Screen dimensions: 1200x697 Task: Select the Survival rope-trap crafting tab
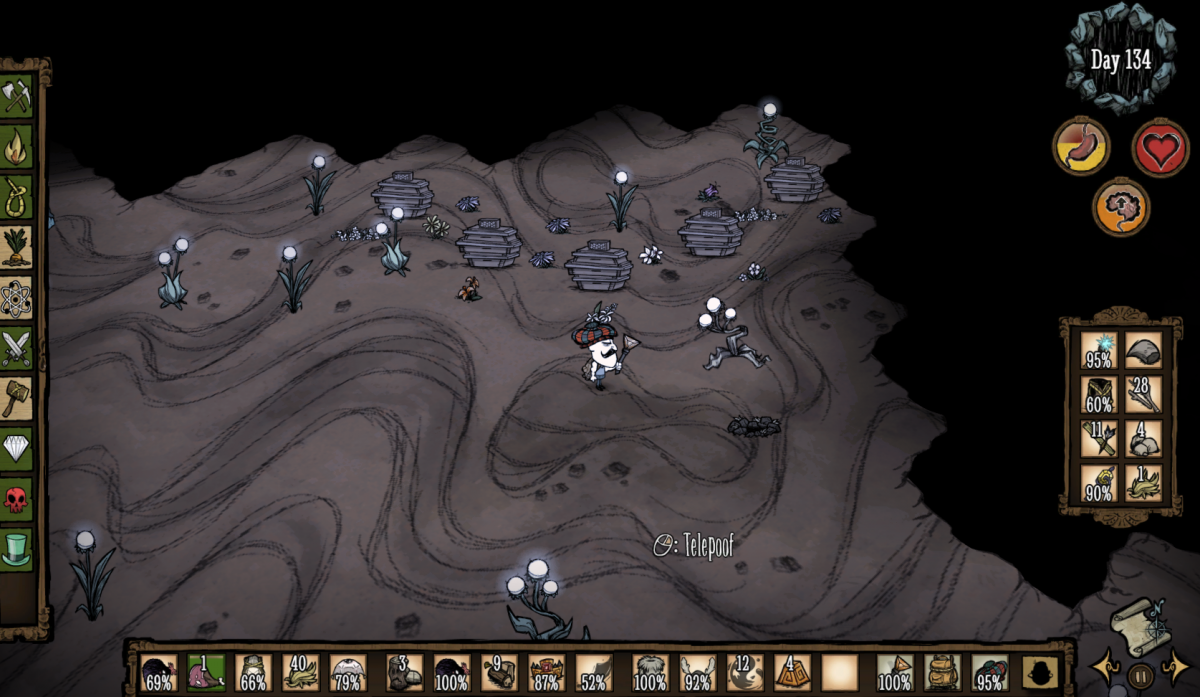(x=17, y=197)
